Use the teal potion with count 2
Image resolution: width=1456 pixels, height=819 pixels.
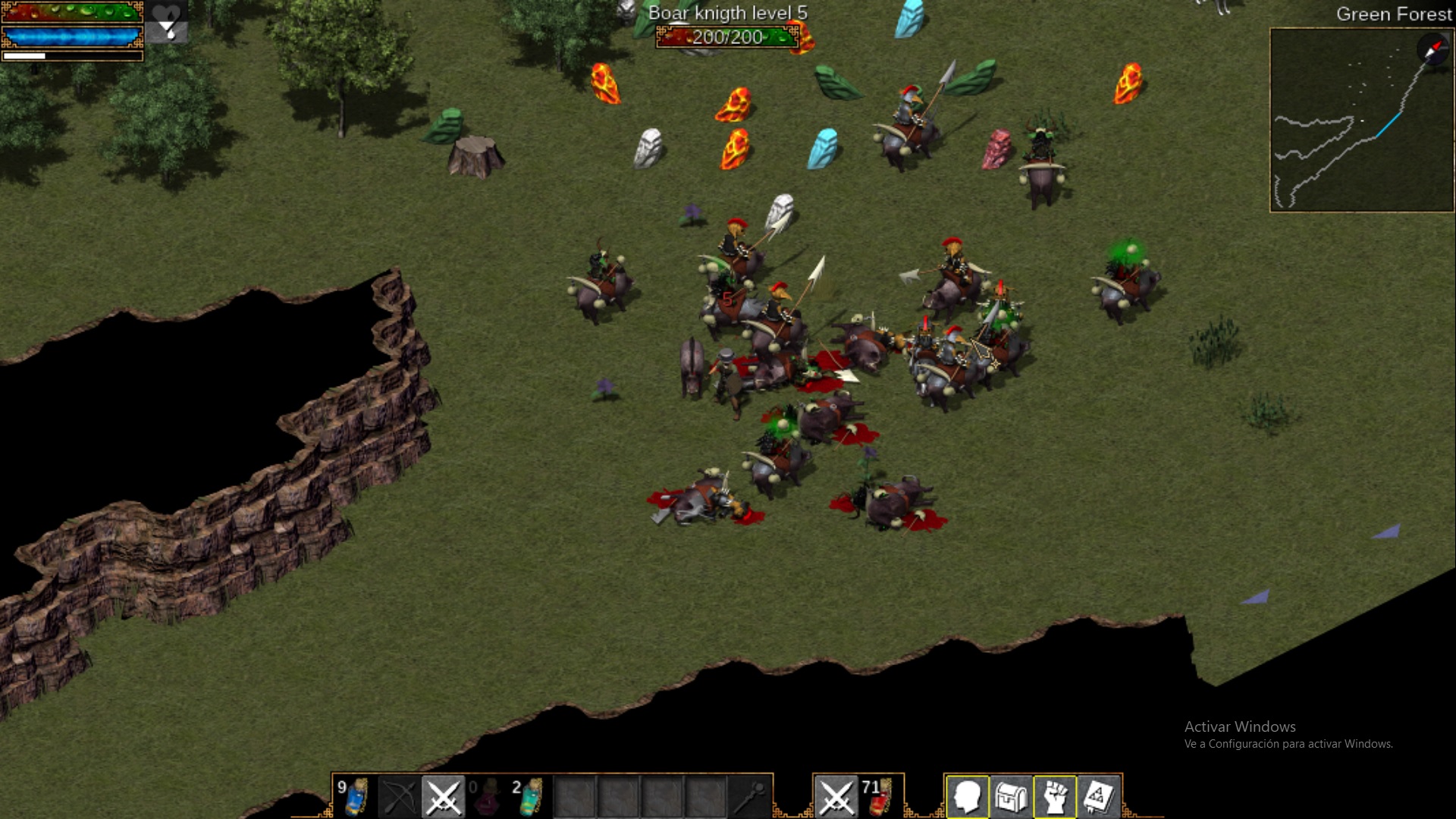(x=530, y=796)
